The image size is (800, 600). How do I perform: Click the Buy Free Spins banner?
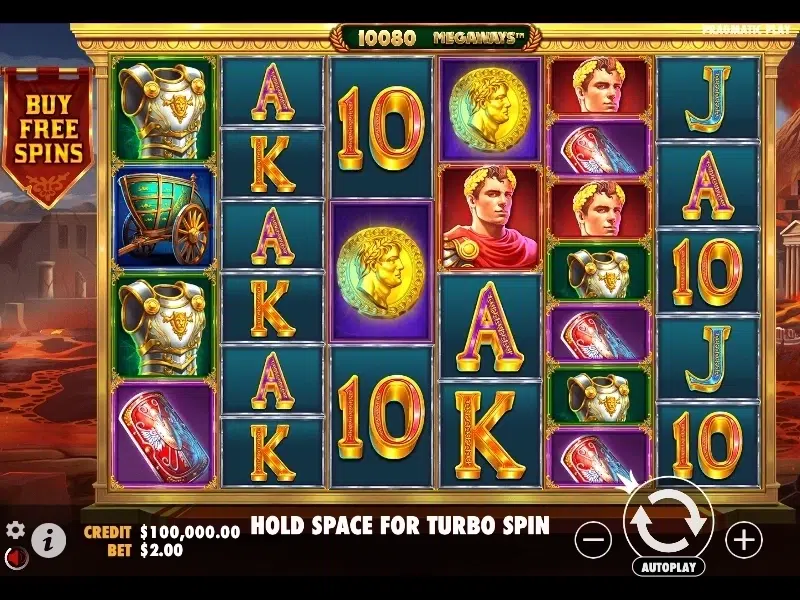(47, 130)
